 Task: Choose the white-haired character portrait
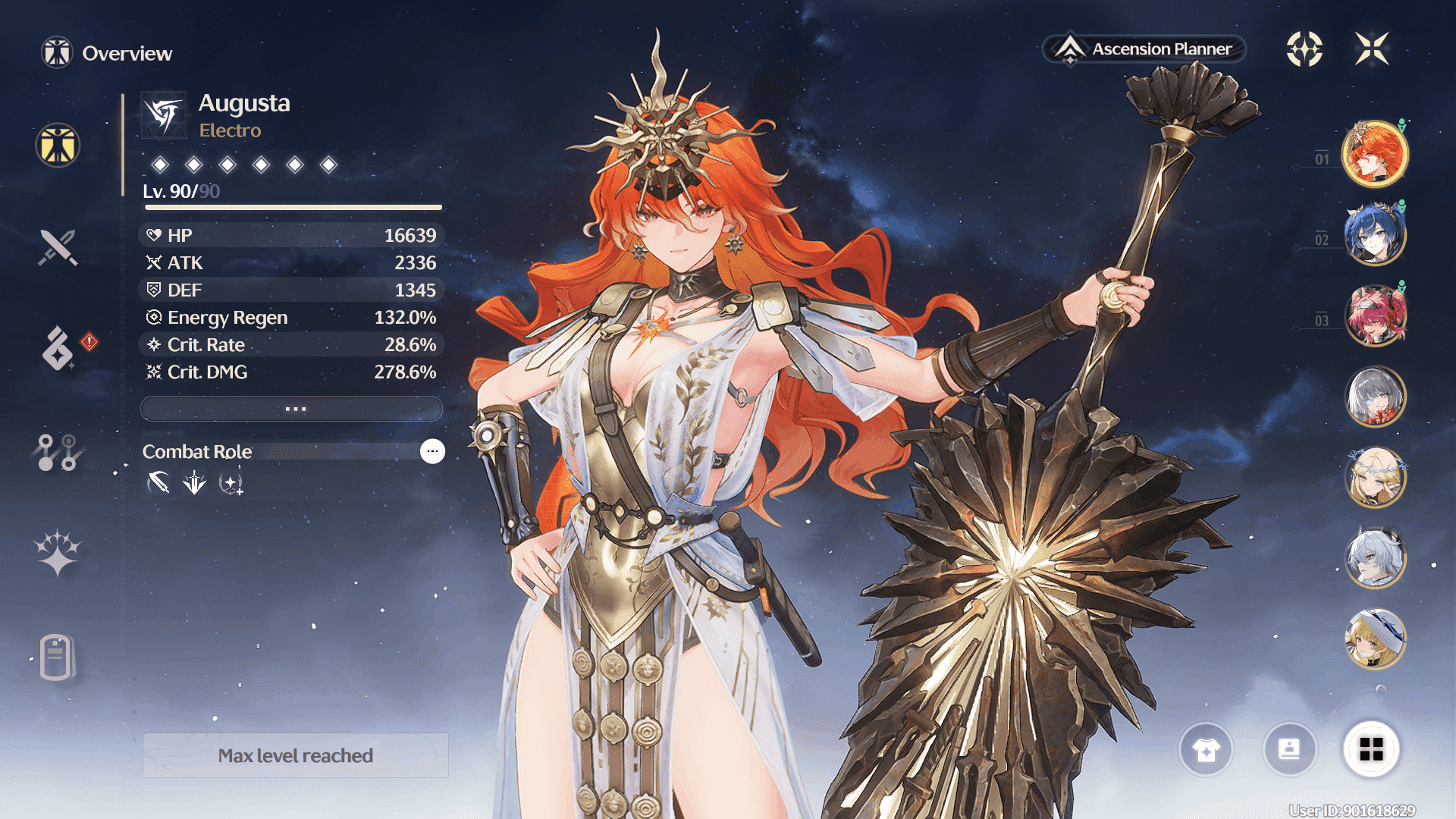pyautogui.click(x=1374, y=558)
